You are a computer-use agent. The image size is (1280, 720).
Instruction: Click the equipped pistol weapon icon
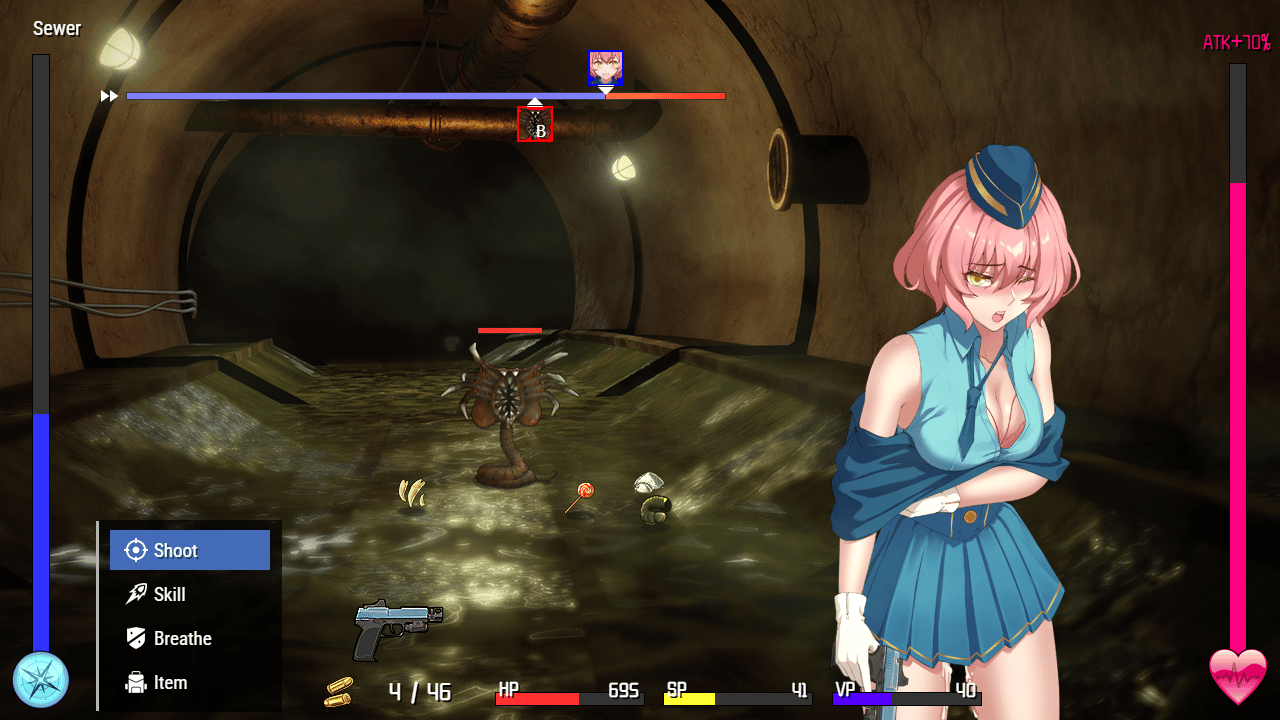point(397,628)
